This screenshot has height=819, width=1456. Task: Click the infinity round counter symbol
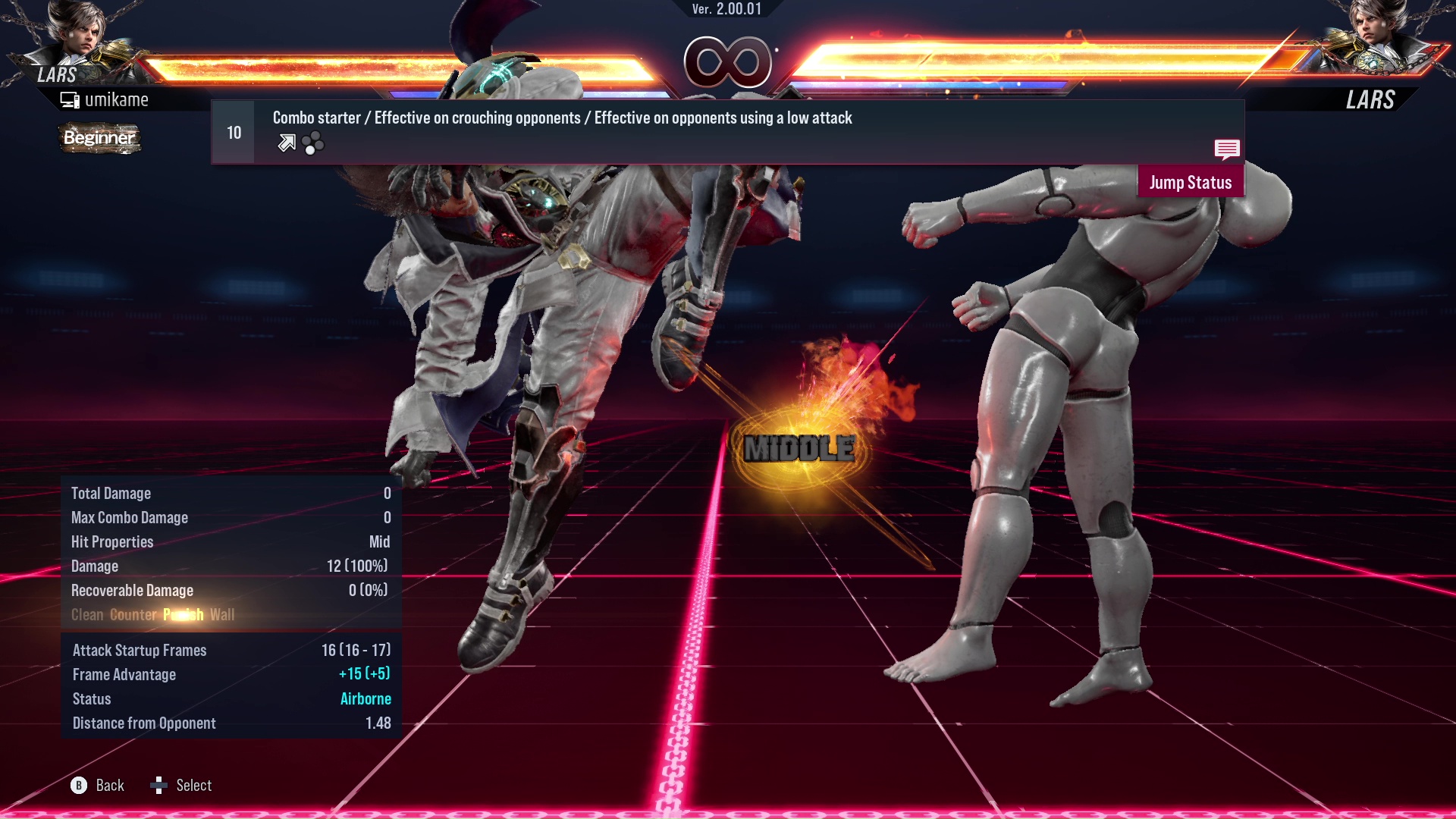[726, 61]
